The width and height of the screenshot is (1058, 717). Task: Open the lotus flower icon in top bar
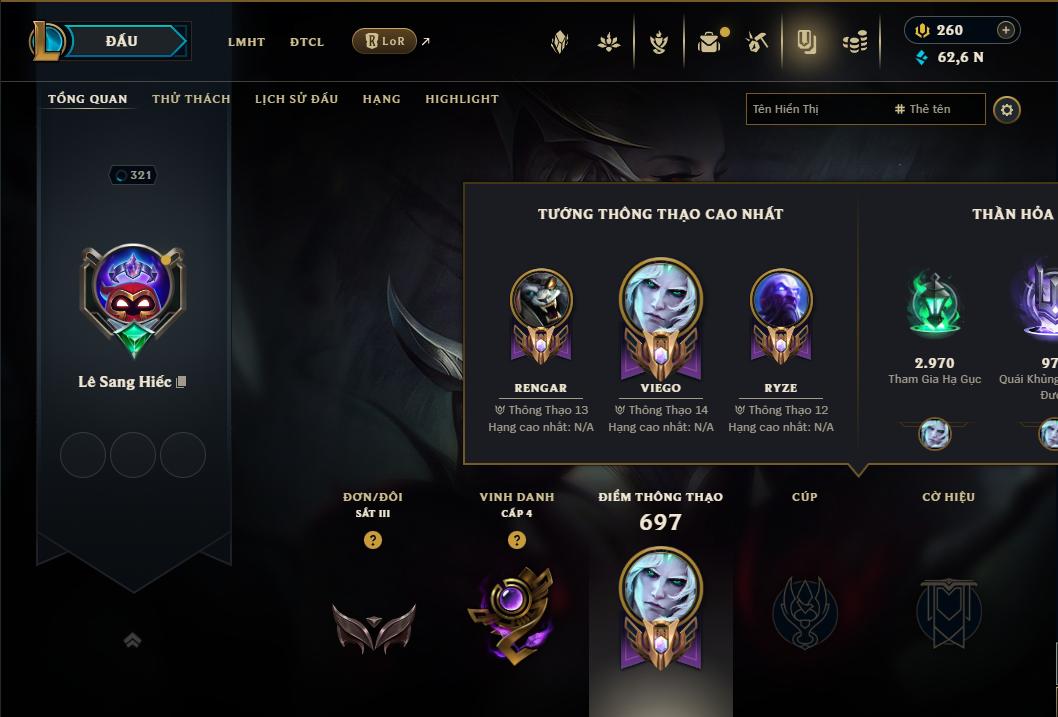click(608, 42)
